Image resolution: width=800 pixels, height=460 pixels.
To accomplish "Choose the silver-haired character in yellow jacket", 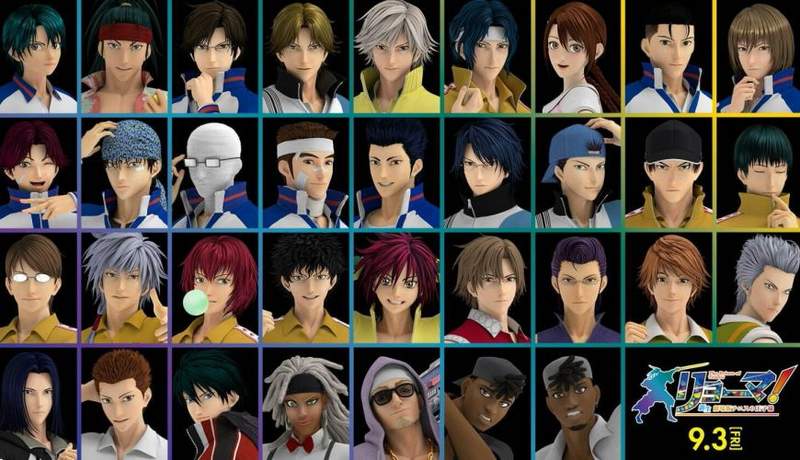I will [x=396, y=56].
